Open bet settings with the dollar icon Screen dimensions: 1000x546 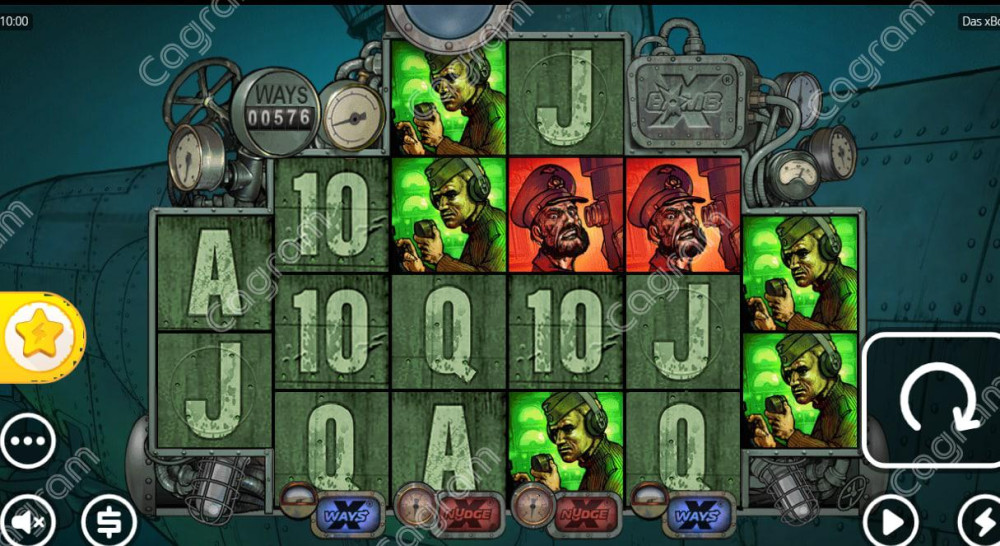point(109,520)
